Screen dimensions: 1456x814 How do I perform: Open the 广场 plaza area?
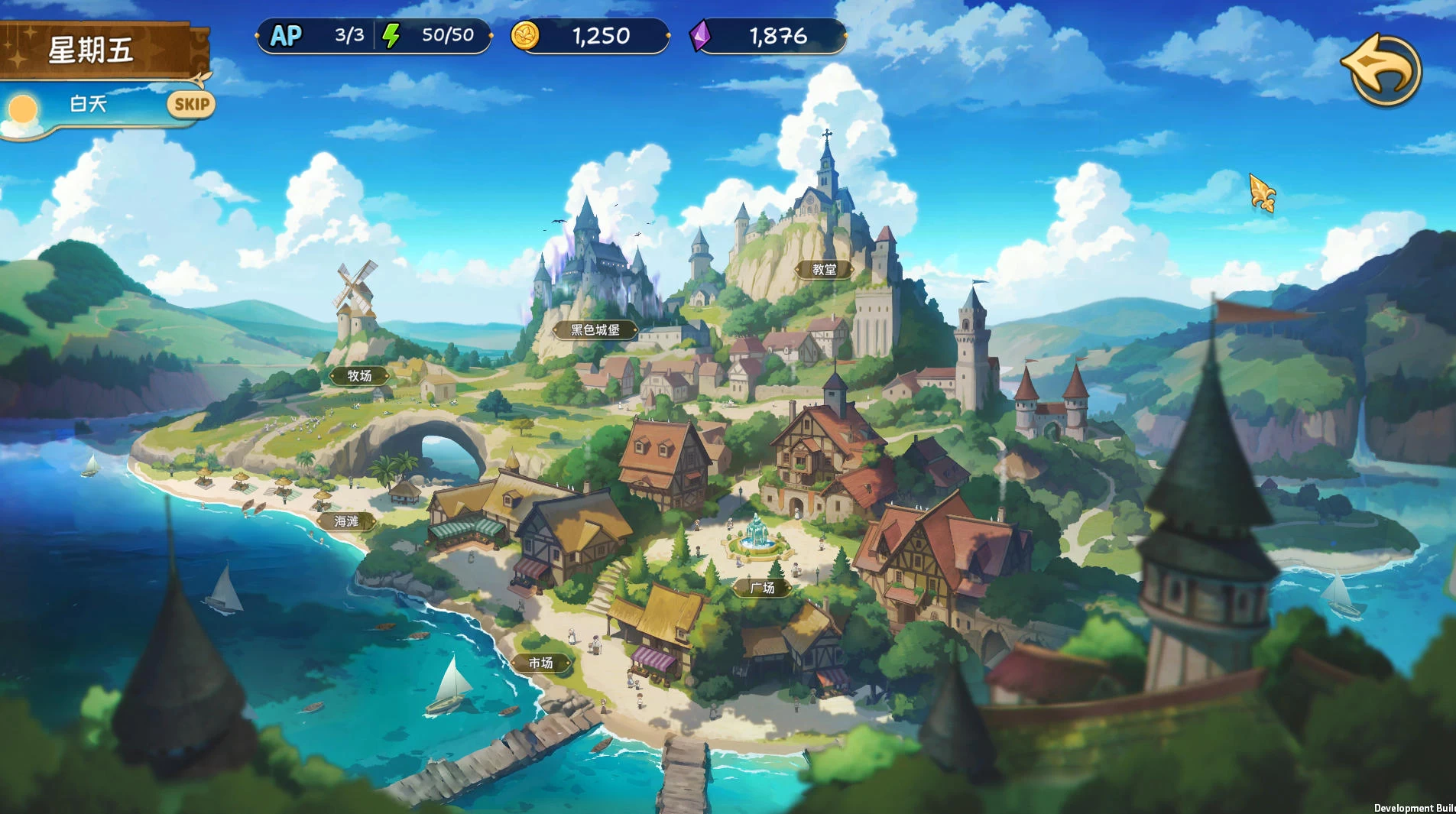tap(764, 589)
